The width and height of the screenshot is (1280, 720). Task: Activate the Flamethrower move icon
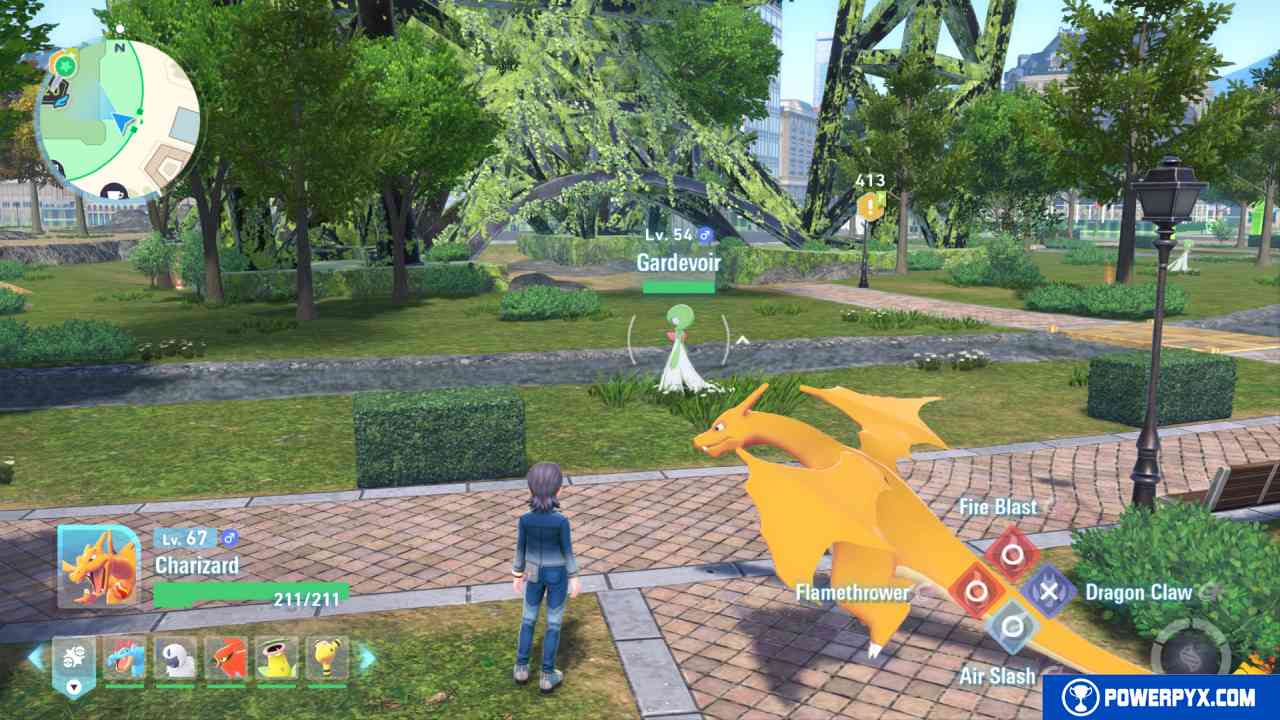pos(977,589)
